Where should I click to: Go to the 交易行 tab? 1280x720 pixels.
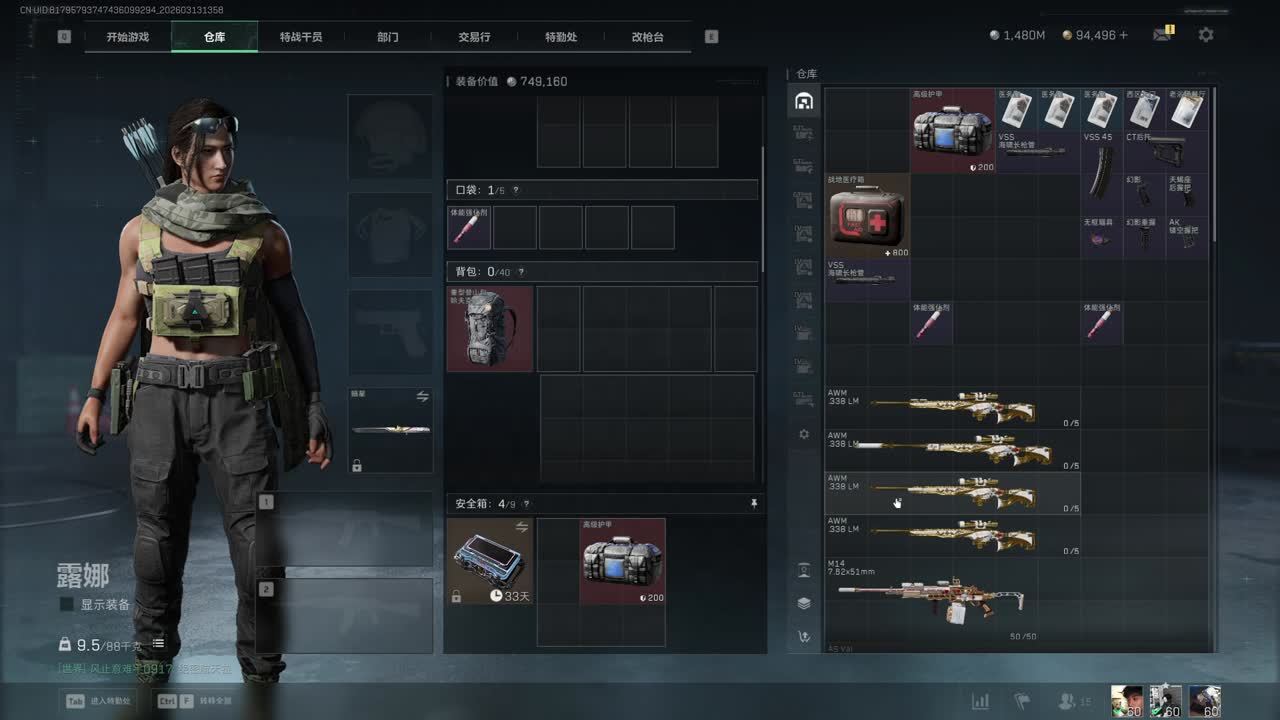(474, 37)
